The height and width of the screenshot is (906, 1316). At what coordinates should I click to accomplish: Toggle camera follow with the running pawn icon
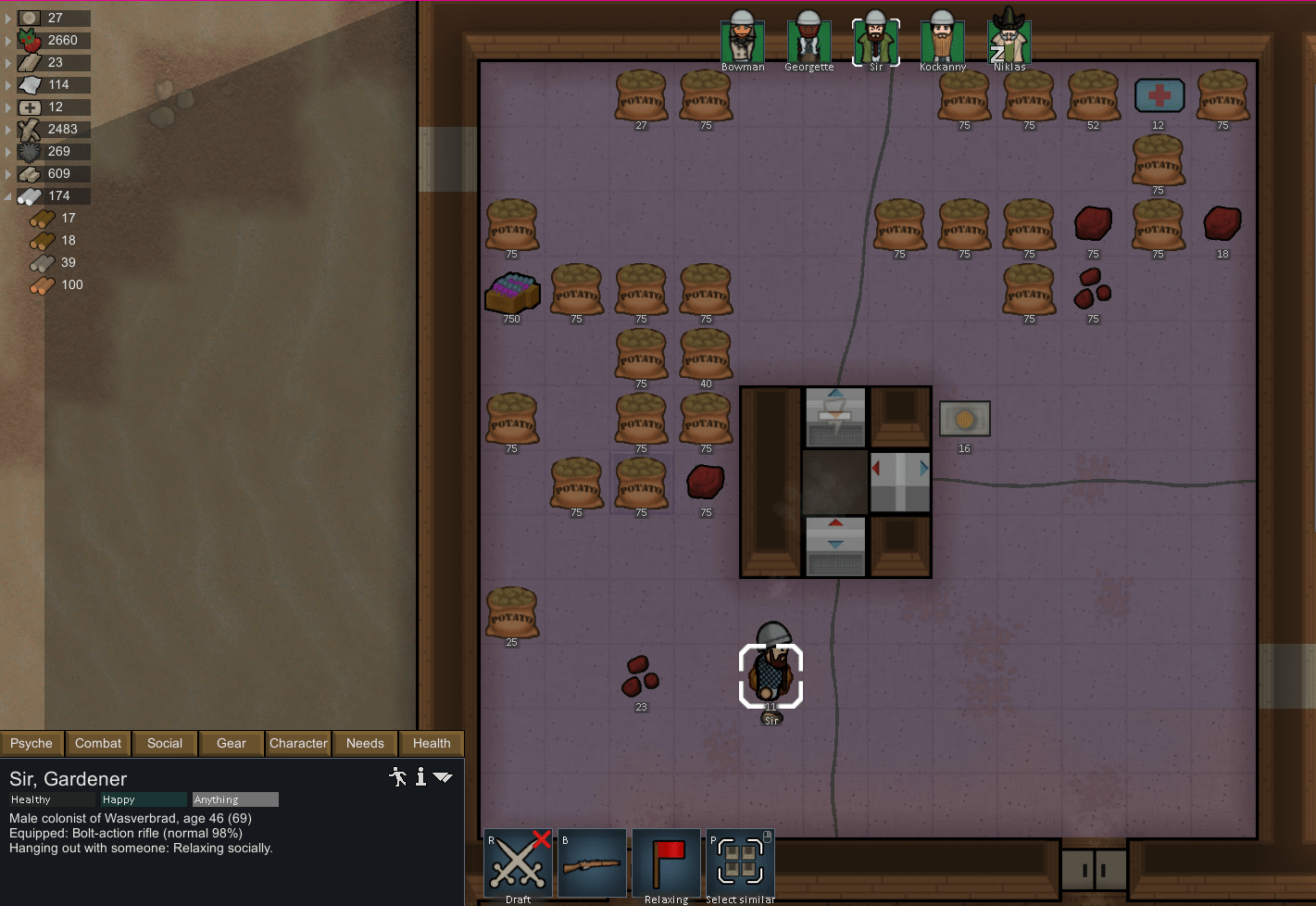(x=397, y=777)
